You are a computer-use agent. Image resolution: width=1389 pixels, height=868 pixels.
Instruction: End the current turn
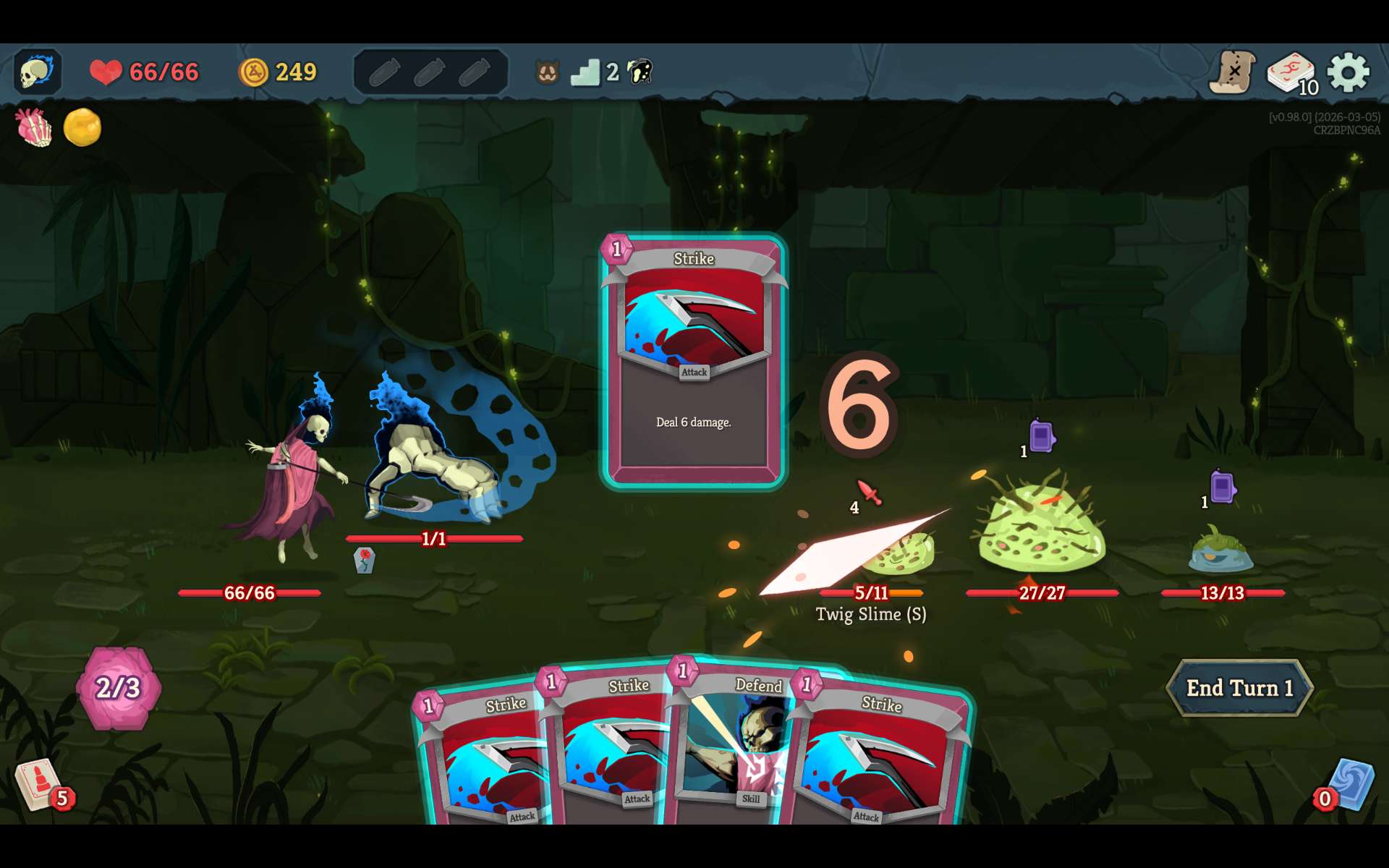1239,688
